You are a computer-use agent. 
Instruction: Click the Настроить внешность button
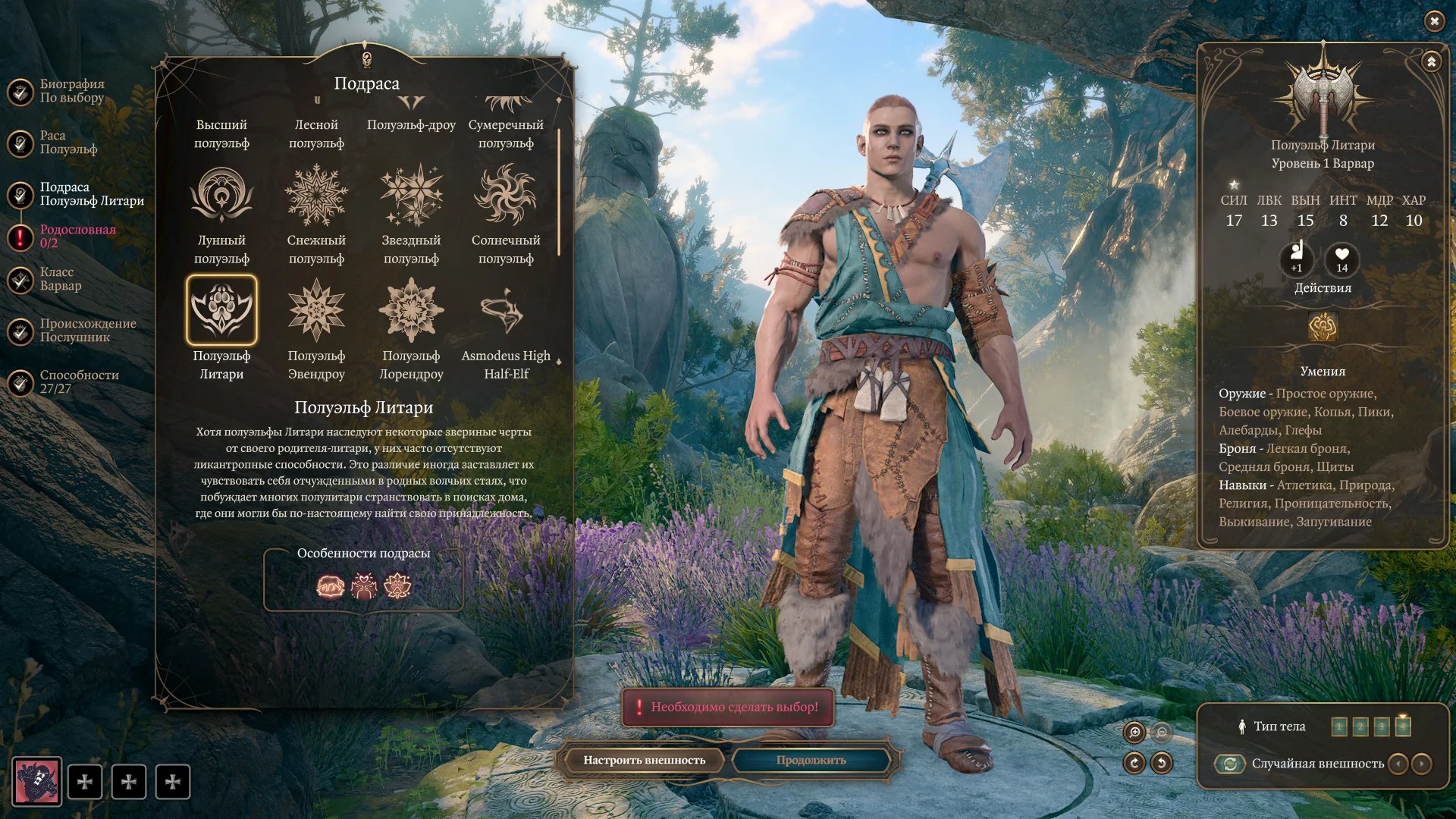644,760
